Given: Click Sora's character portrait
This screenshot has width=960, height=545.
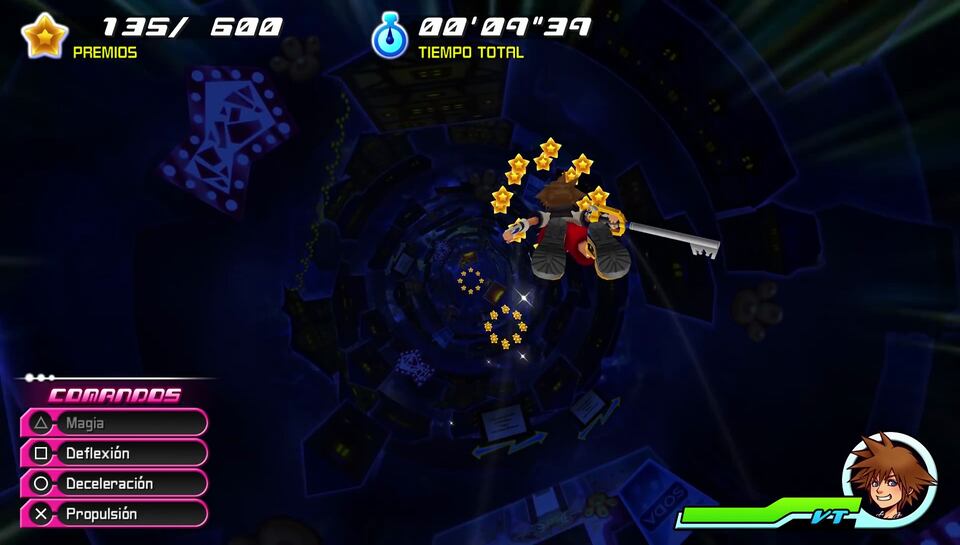Looking at the screenshot, I should tap(889, 479).
